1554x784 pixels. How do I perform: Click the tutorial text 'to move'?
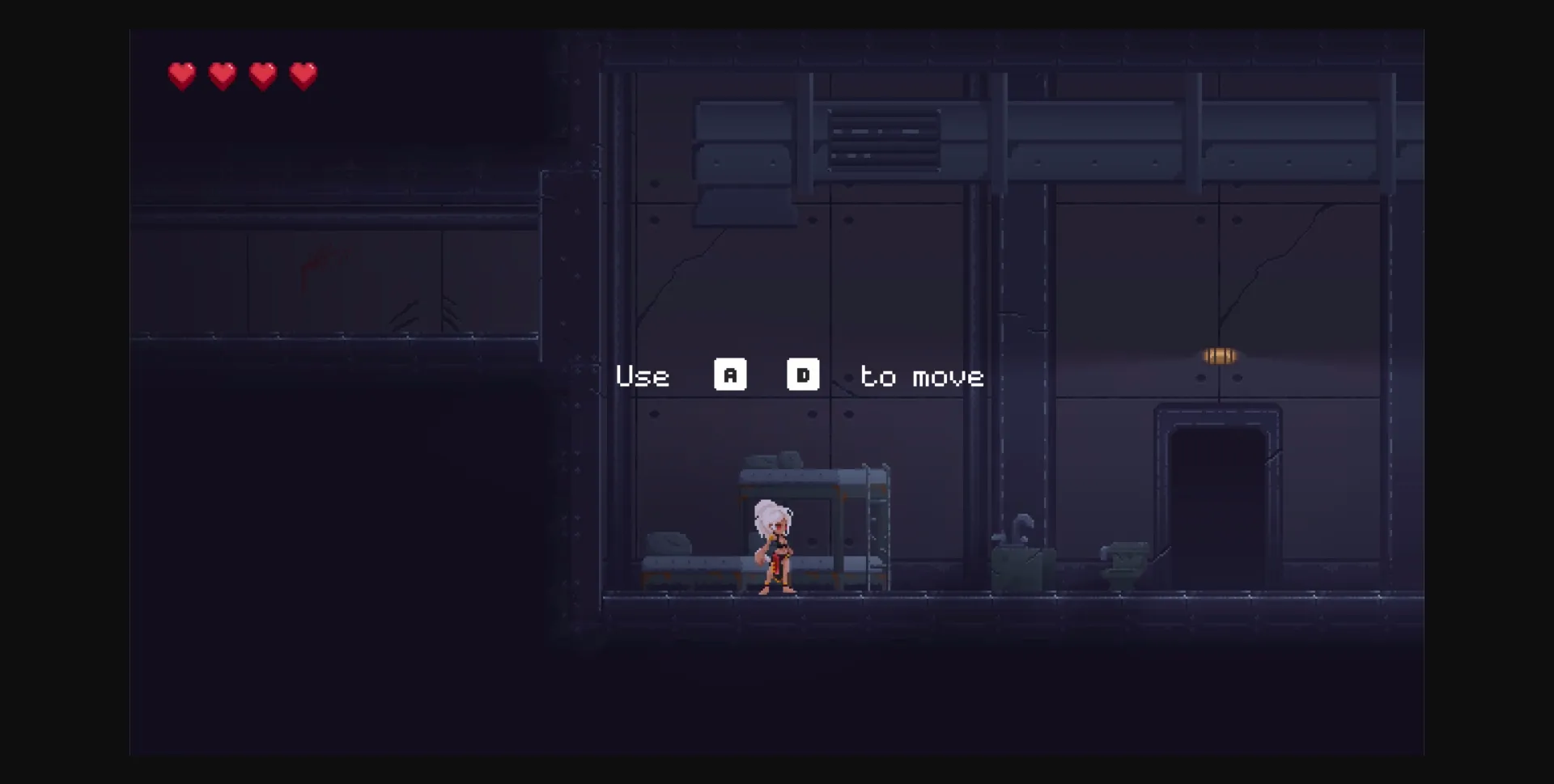(923, 375)
